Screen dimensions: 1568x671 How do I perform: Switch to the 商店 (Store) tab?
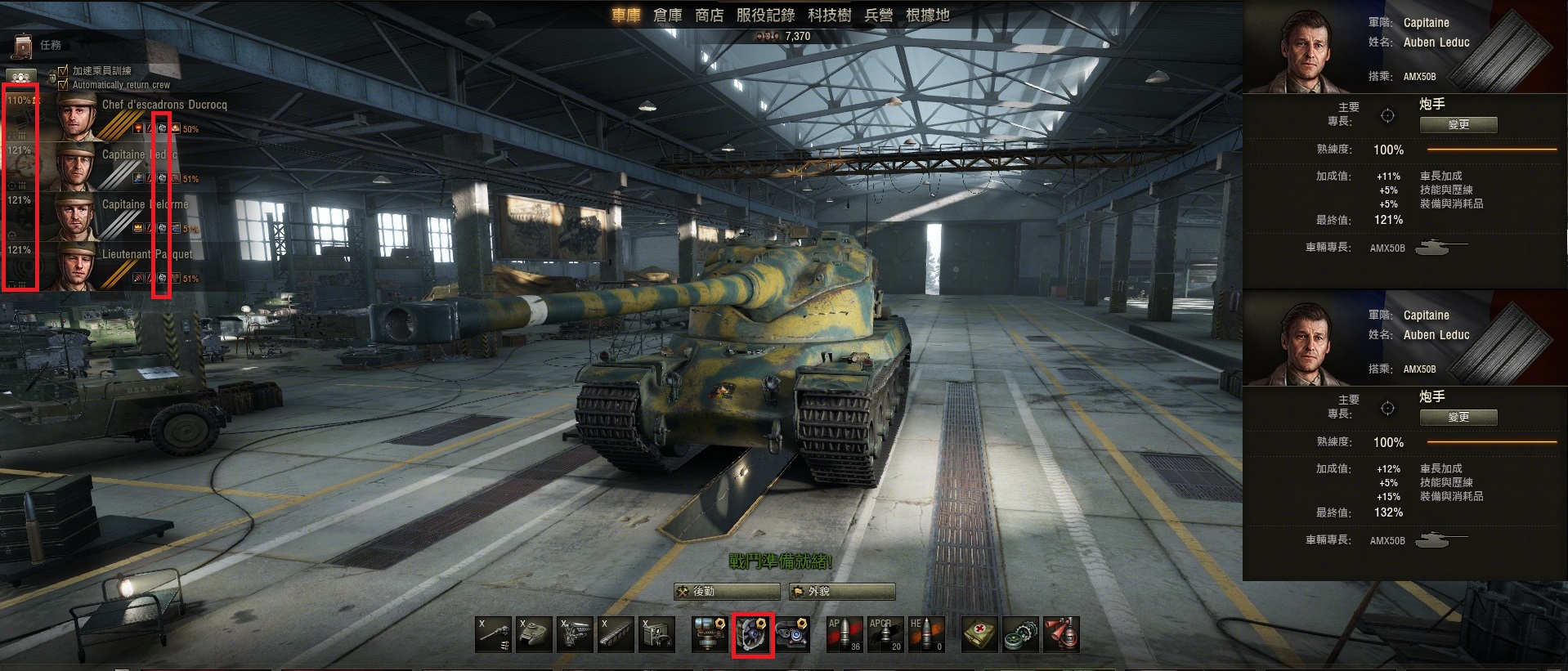(709, 15)
